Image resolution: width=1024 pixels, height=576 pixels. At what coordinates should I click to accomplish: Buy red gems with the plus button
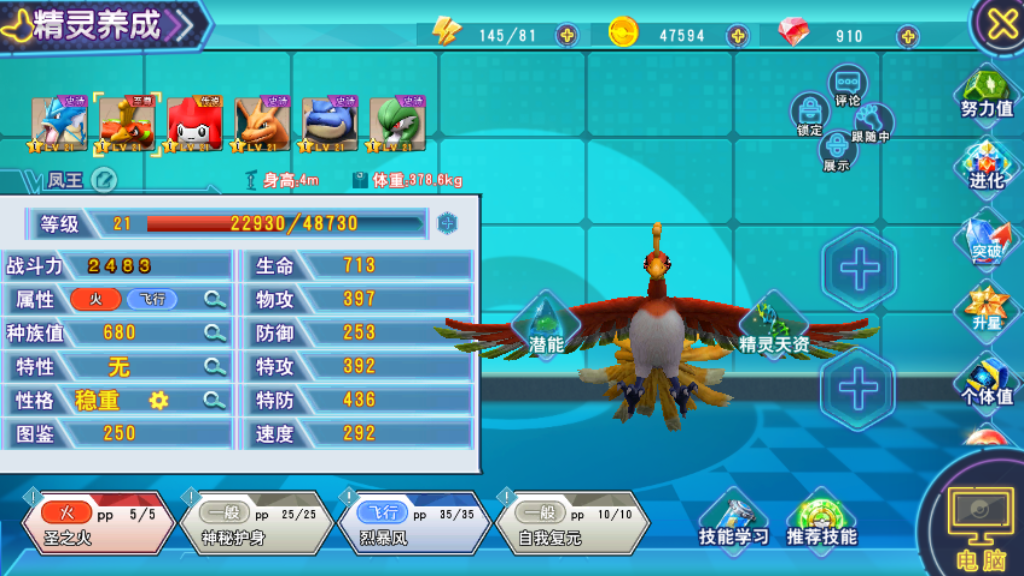[908, 36]
